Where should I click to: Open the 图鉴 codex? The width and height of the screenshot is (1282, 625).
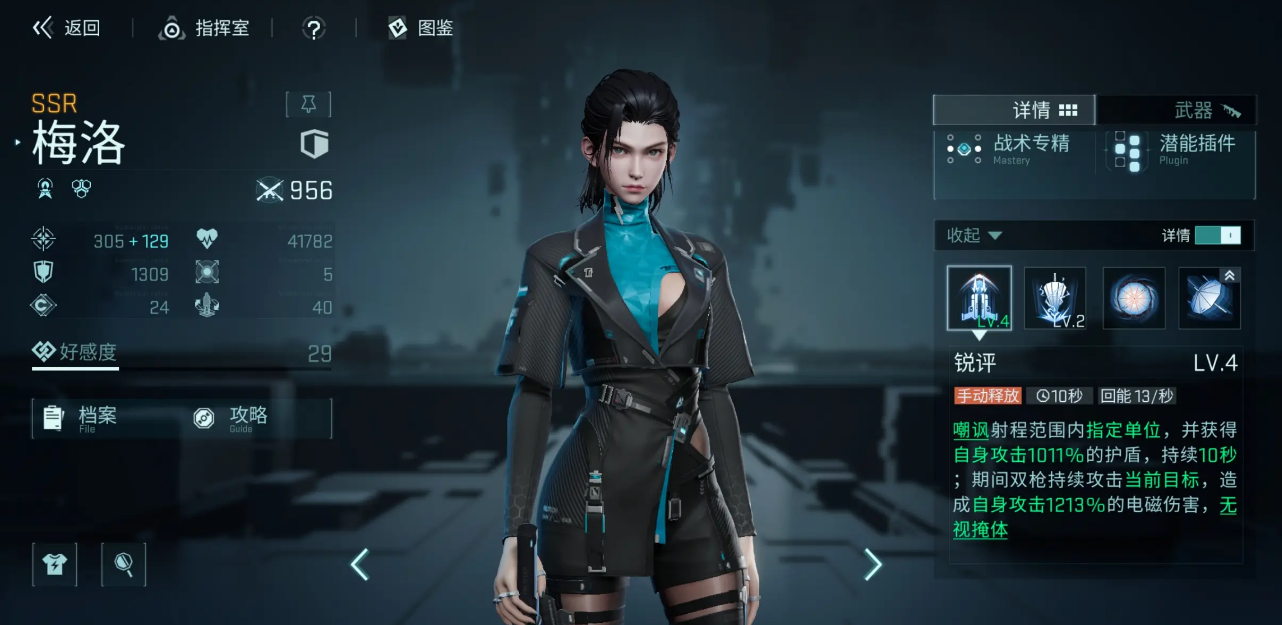(421, 28)
